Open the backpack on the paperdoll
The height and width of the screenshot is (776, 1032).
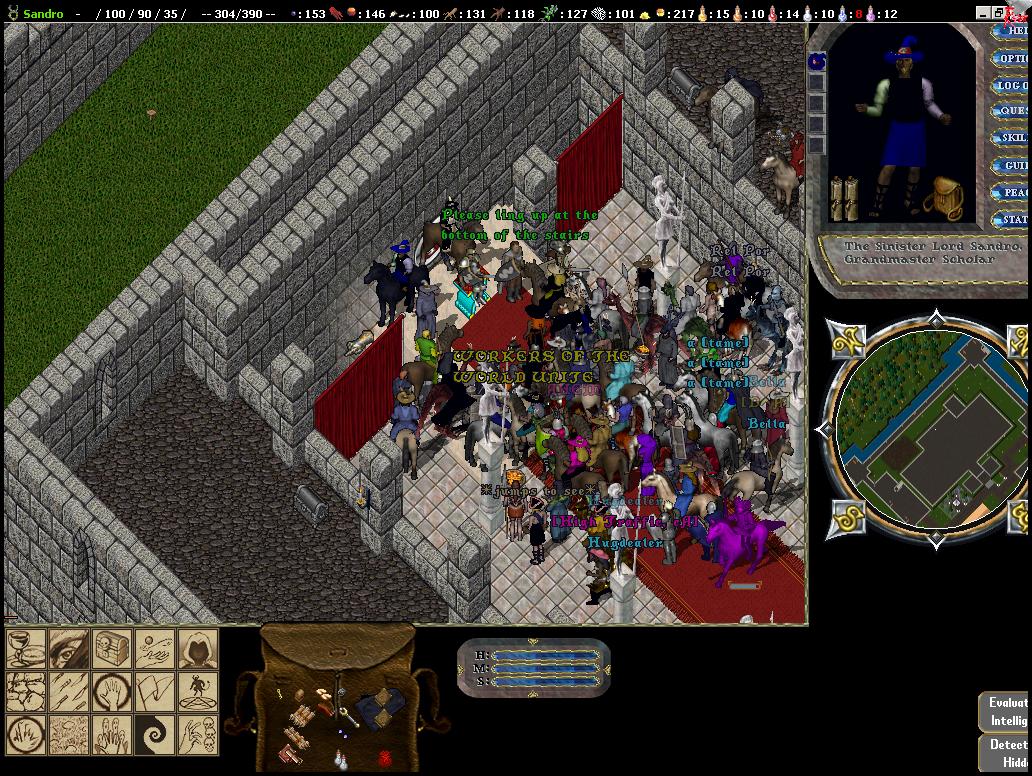[943, 199]
